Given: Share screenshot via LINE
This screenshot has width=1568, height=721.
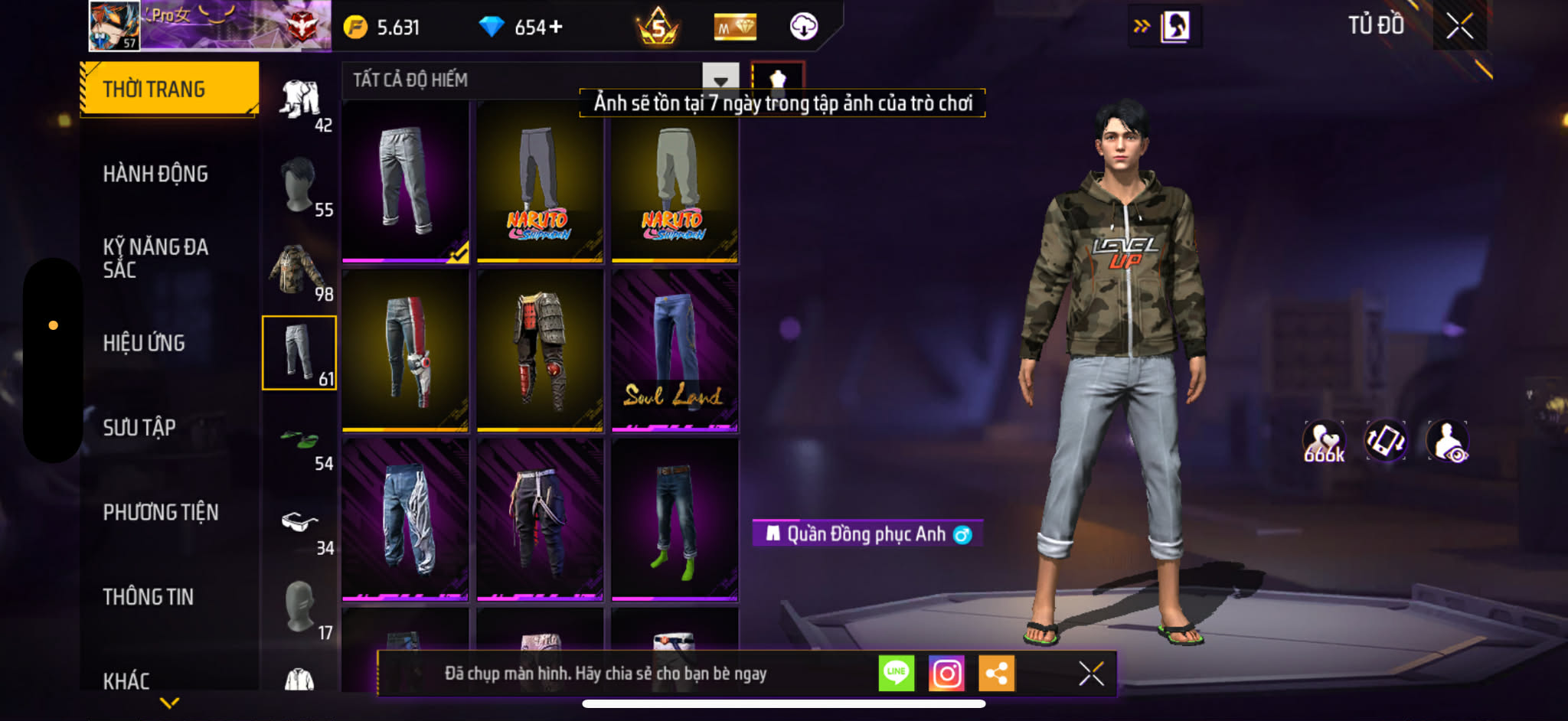Looking at the screenshot, I should point(896,674).
